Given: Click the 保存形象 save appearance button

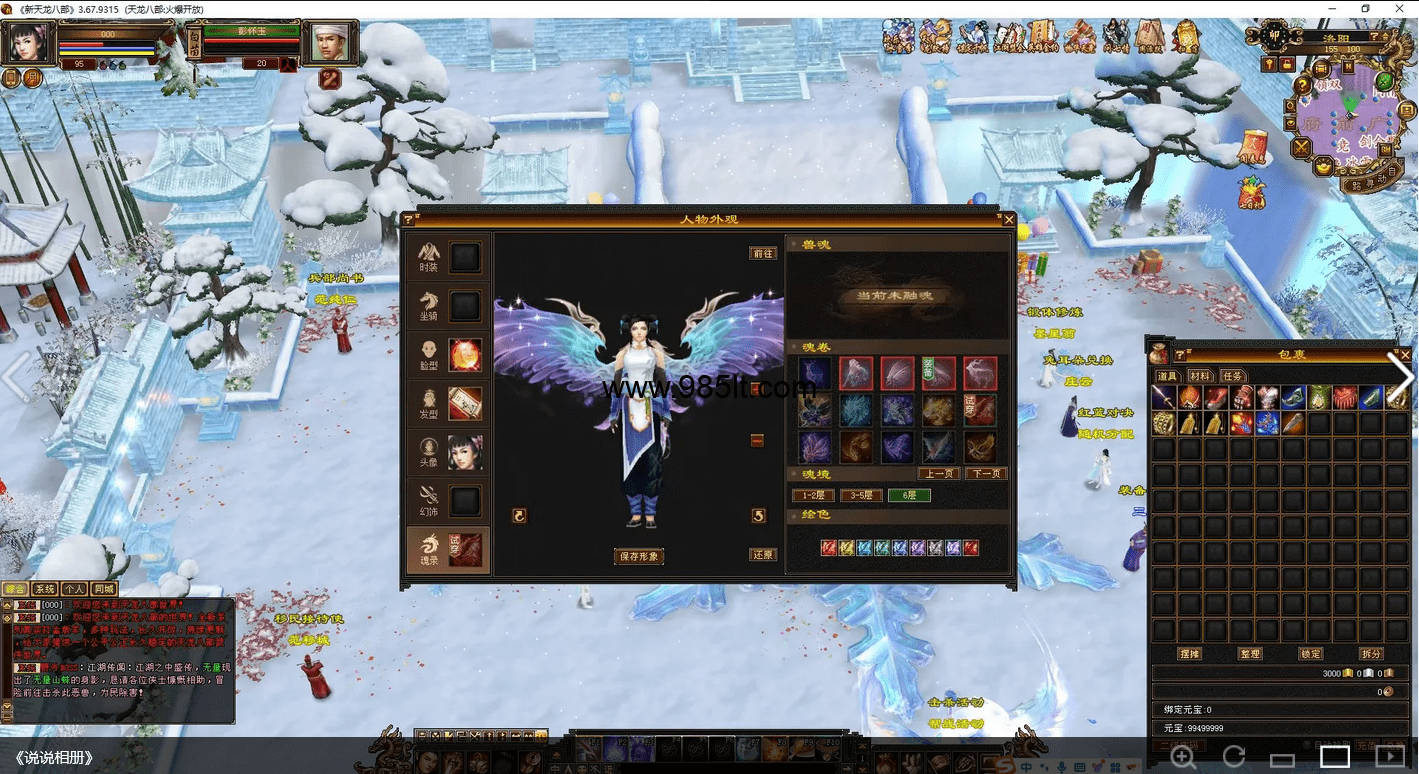Looking at the screenshot, I should tap(639, 556).
